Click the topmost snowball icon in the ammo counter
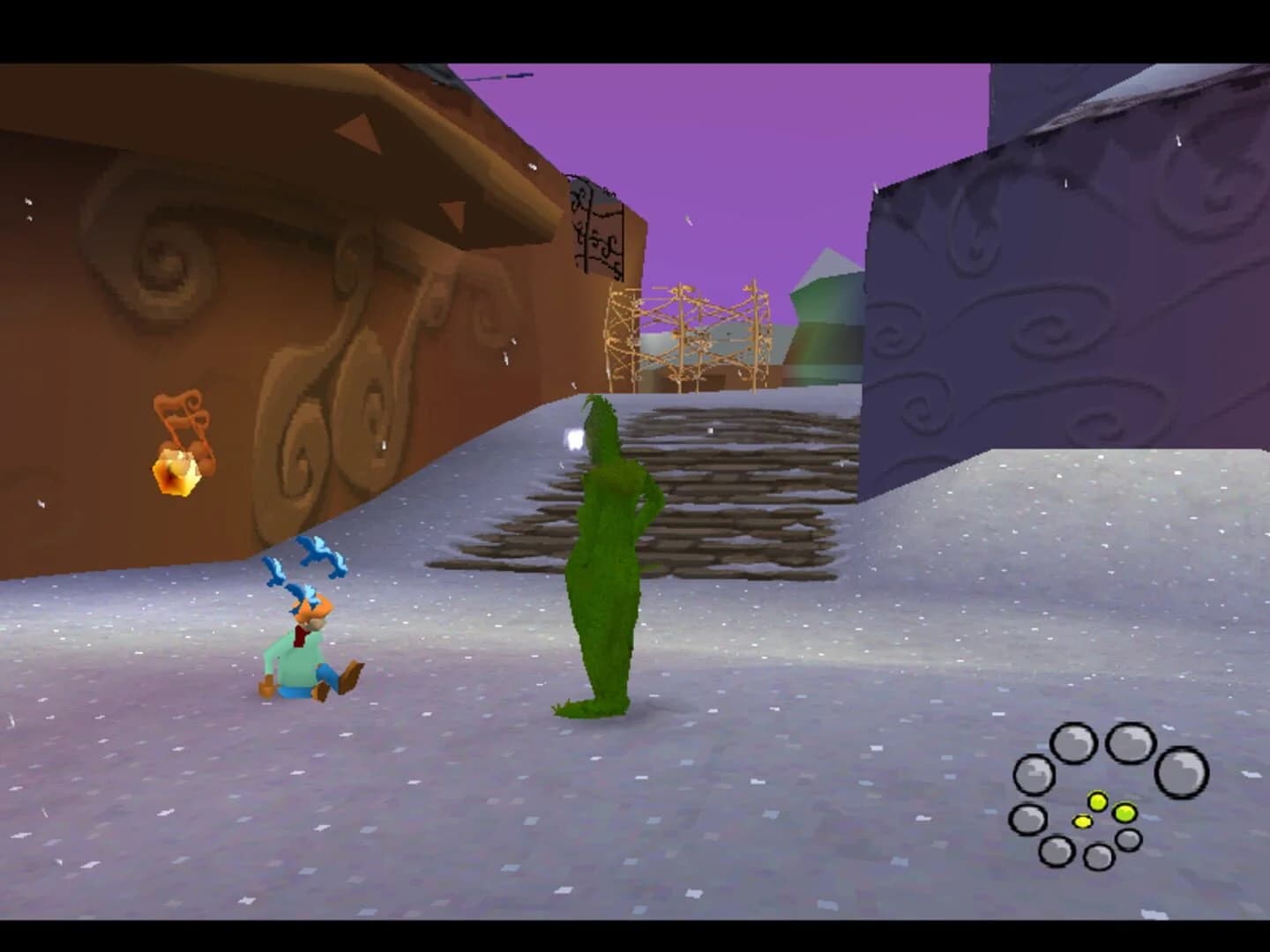Viewport: 1270px width, 952px height. click(1130, 742)
